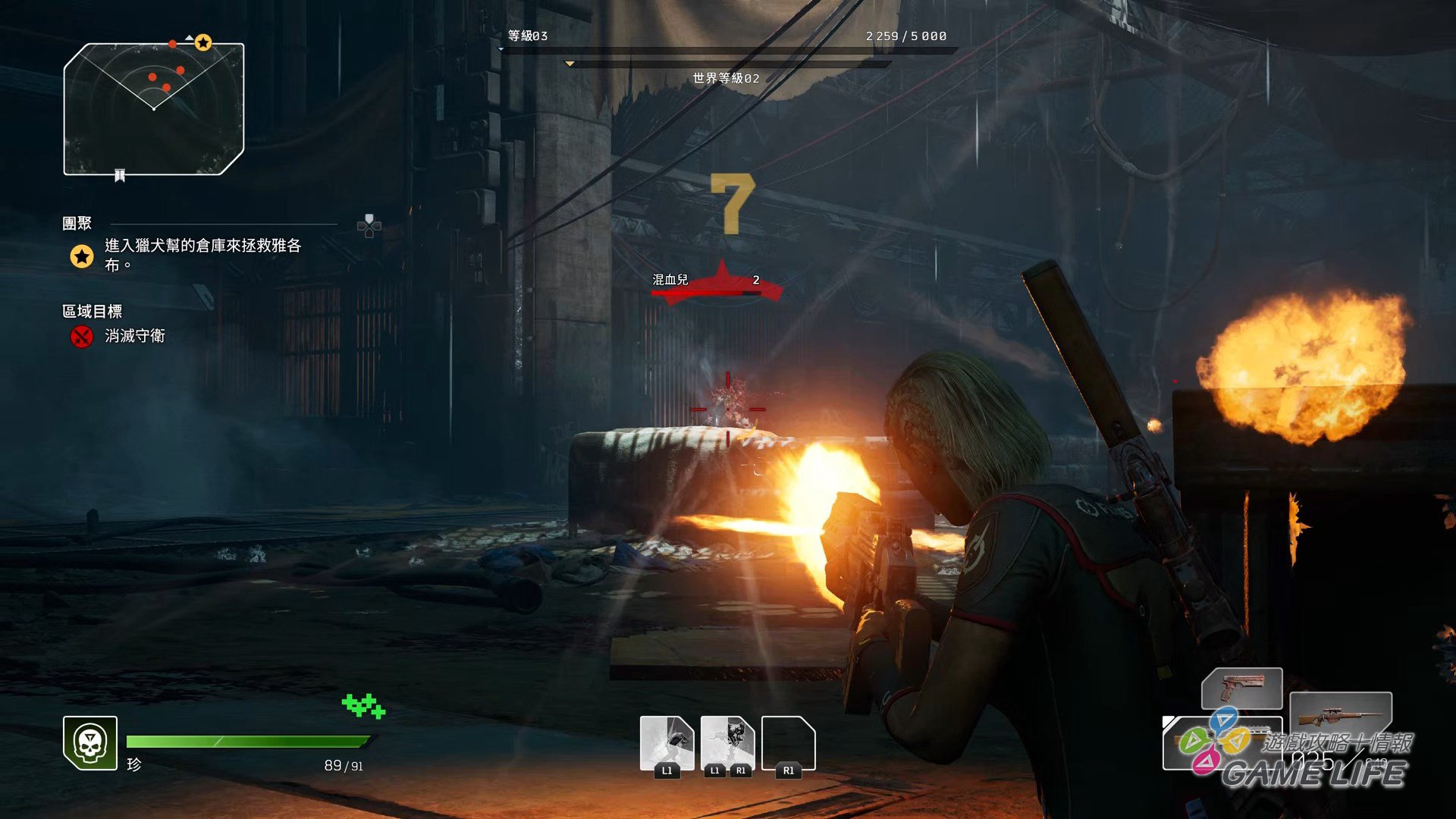Activate the first skill slot with the fist
Image resolution: width=1456 pixels, height=819 pixels.
click(667, 744)
